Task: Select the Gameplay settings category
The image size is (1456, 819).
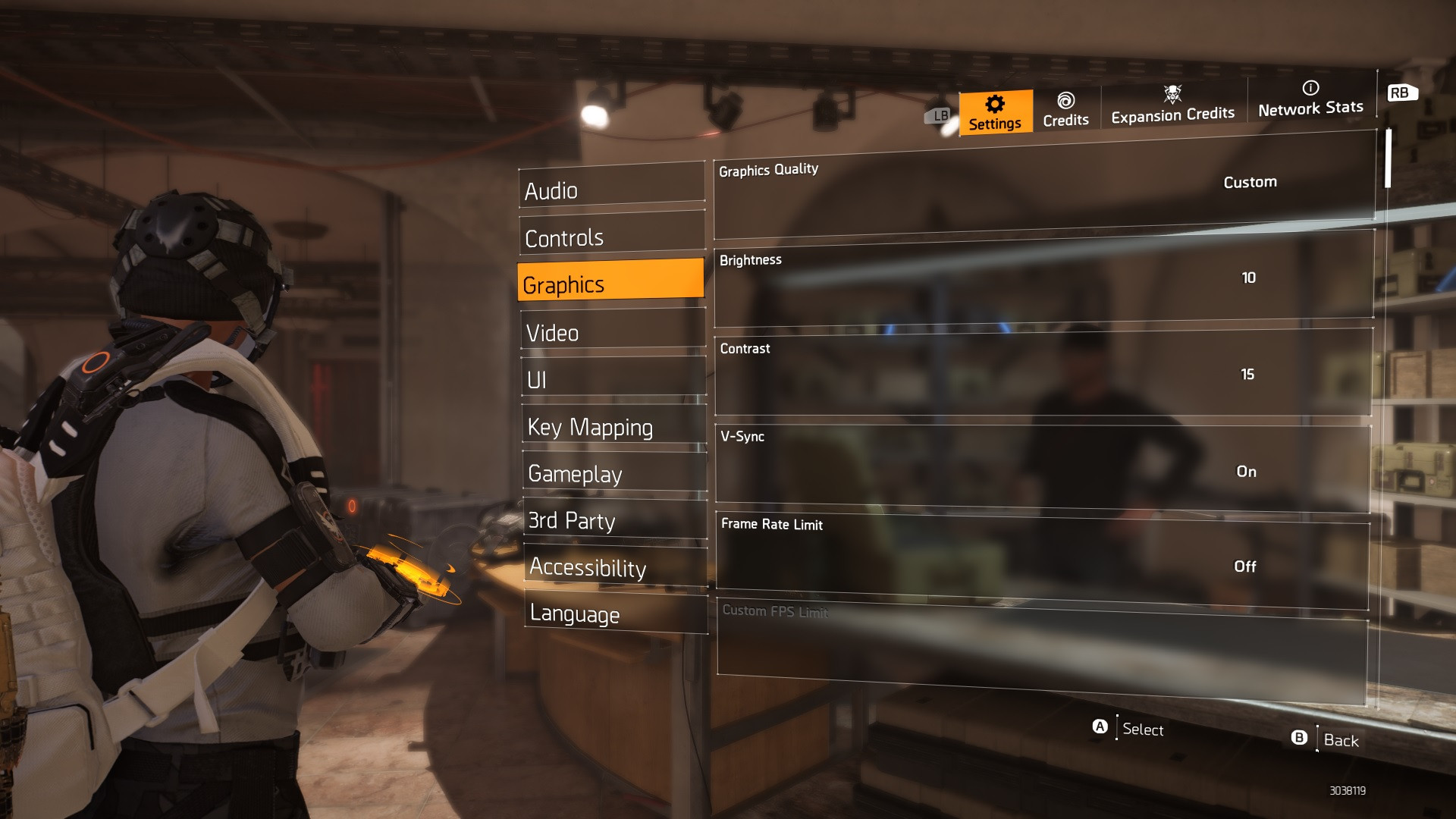Action: click(x=614, y=473)
